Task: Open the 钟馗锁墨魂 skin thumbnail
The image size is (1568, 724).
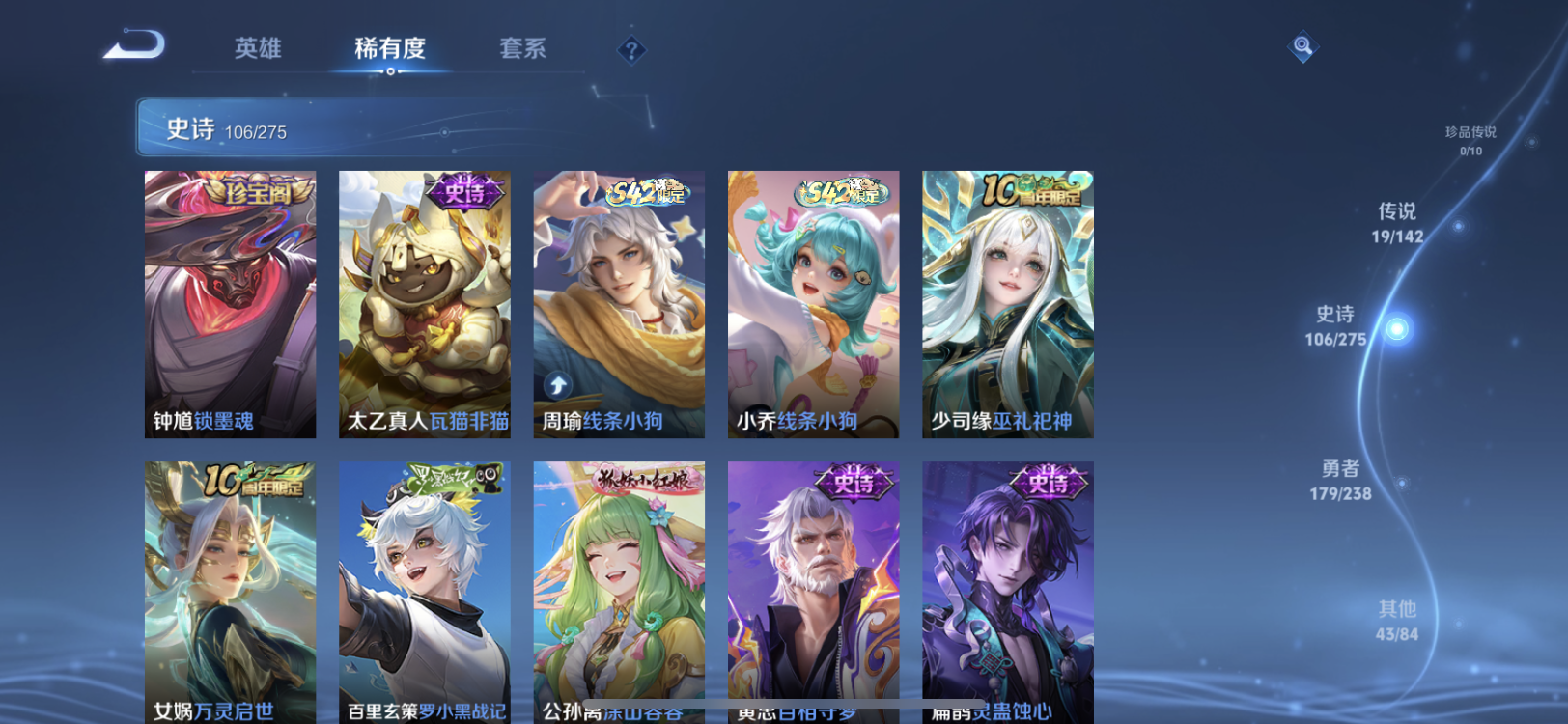Action: click(x=229, y=302)
